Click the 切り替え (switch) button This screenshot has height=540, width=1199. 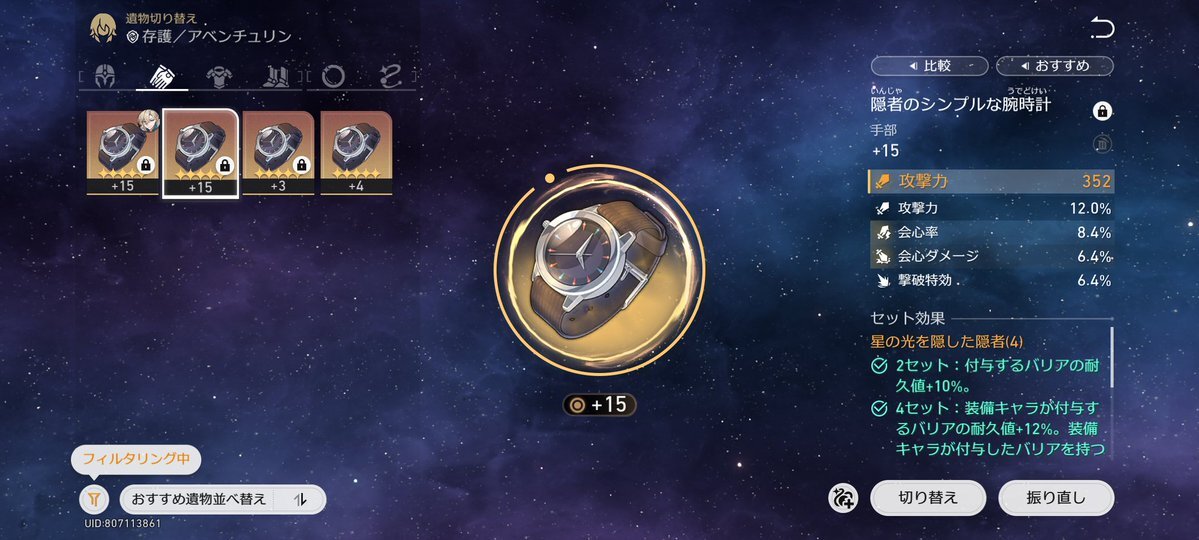coord(928,497)
